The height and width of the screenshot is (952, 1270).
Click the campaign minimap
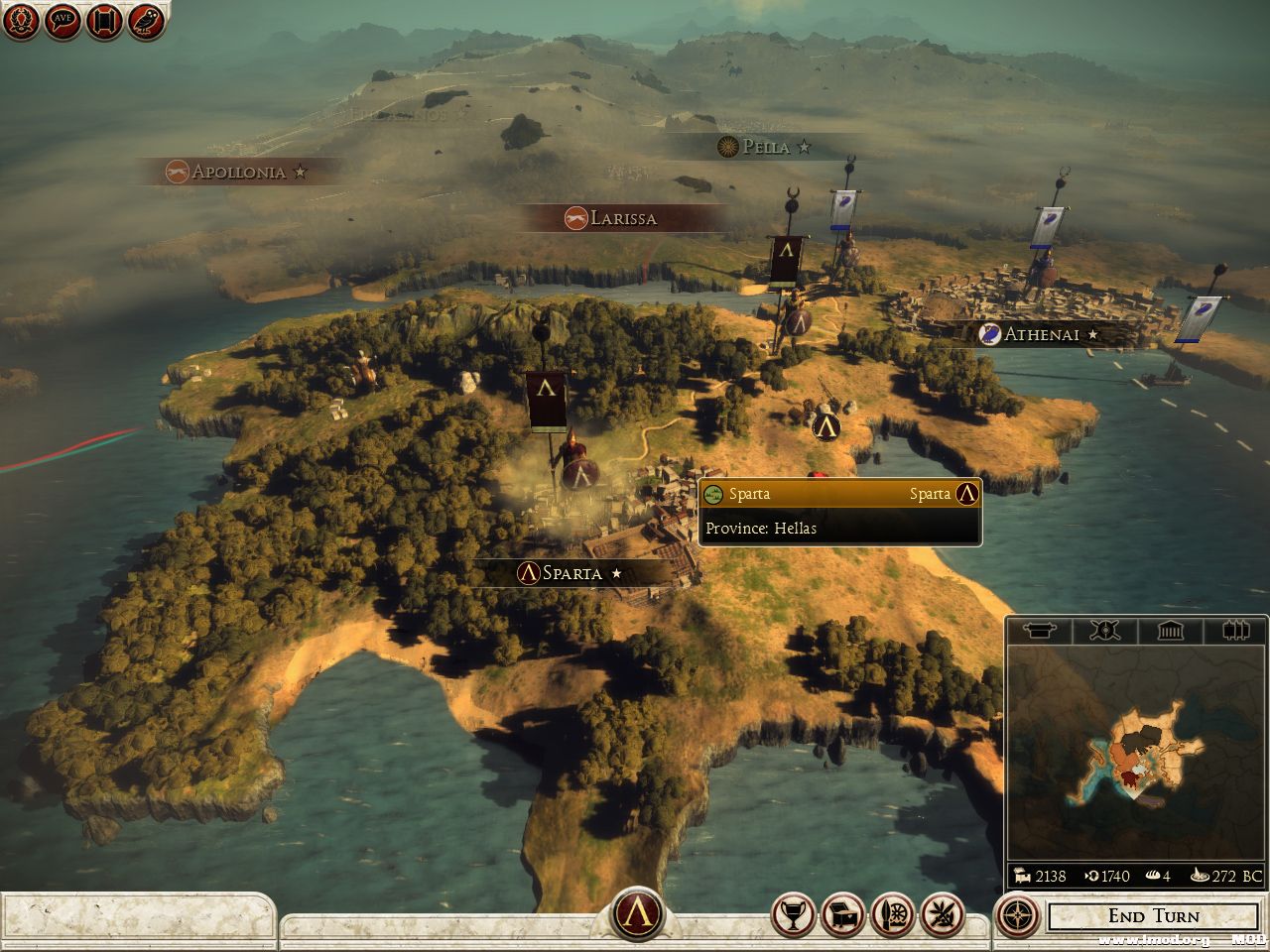pos(1136,754)
